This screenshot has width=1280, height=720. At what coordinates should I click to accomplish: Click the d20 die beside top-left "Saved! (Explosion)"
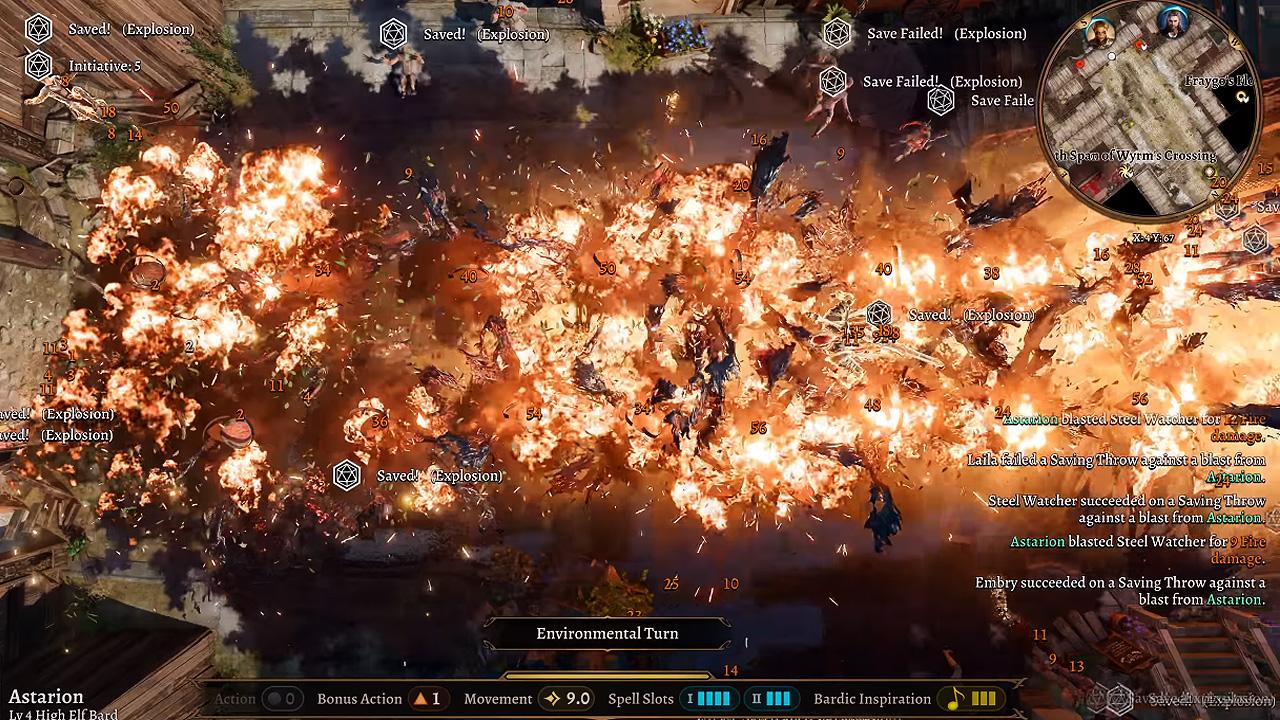38,29
